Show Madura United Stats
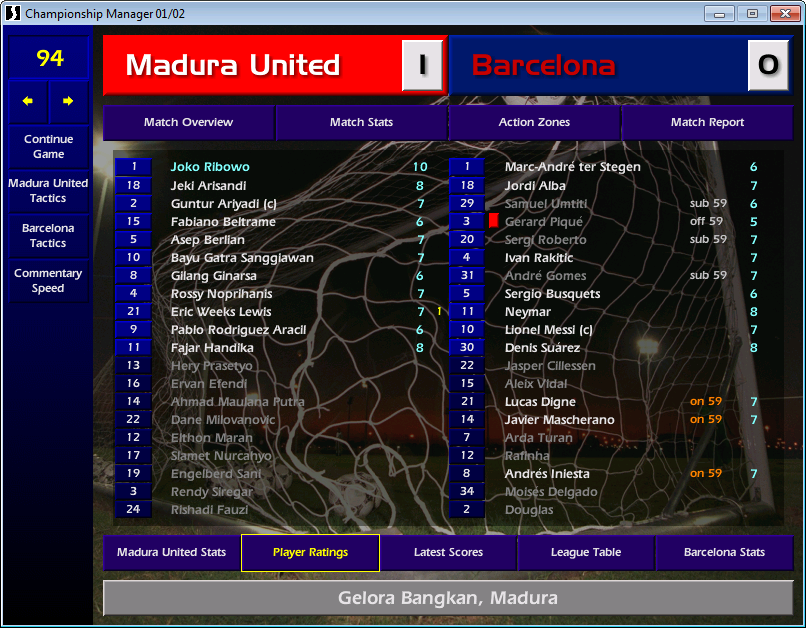806x628 pixels. [171, 553]
